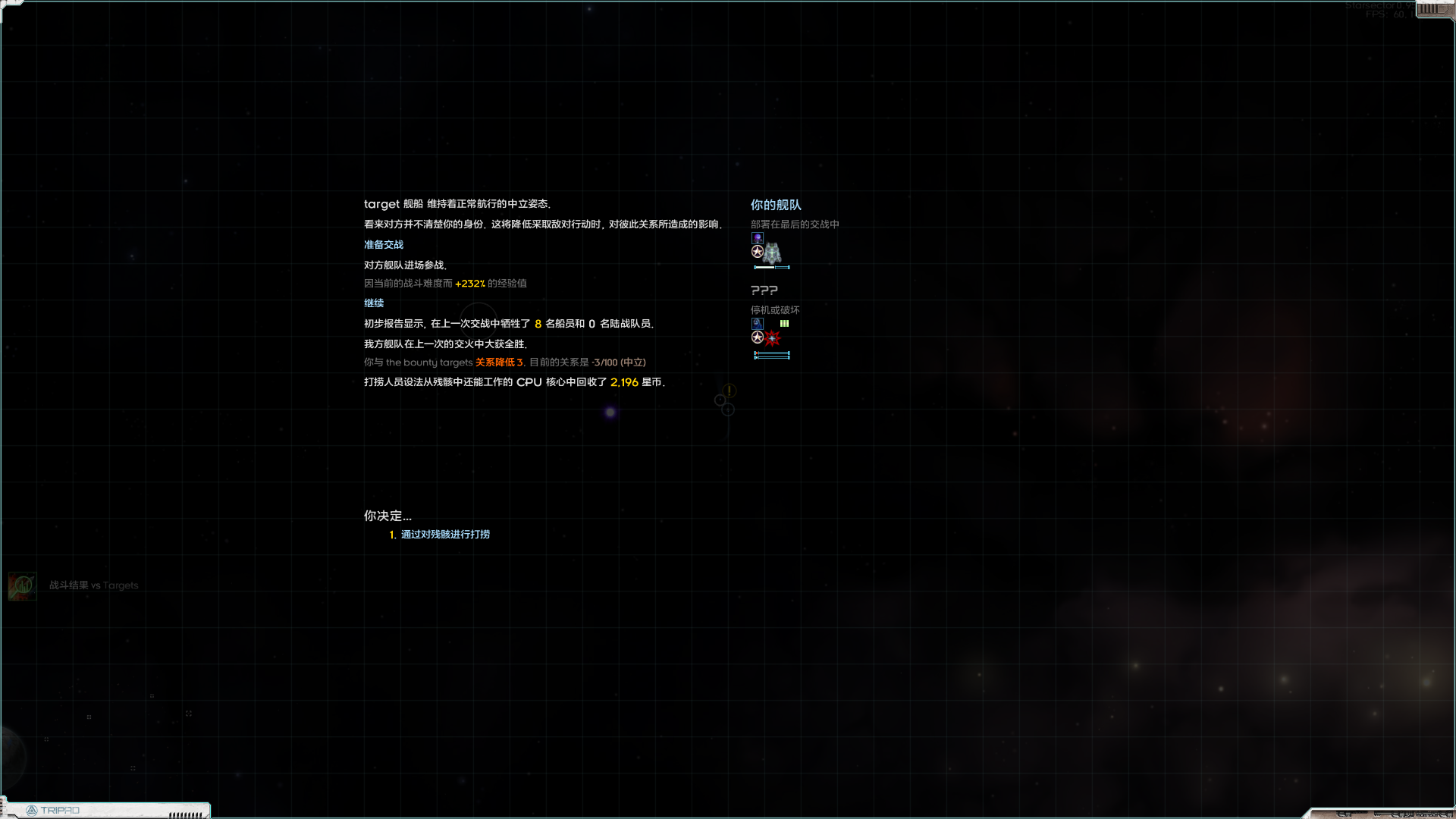Select your deployed ship sprite in the fleet panel
The height and width of the screenshot is (819, 1456).
point(772,254)
